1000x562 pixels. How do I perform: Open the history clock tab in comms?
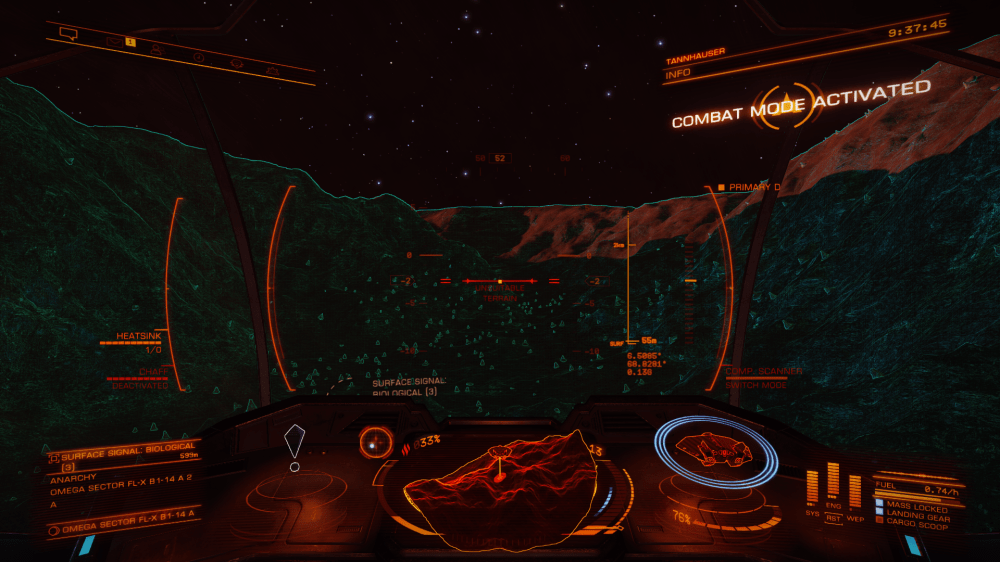point(198,56)
